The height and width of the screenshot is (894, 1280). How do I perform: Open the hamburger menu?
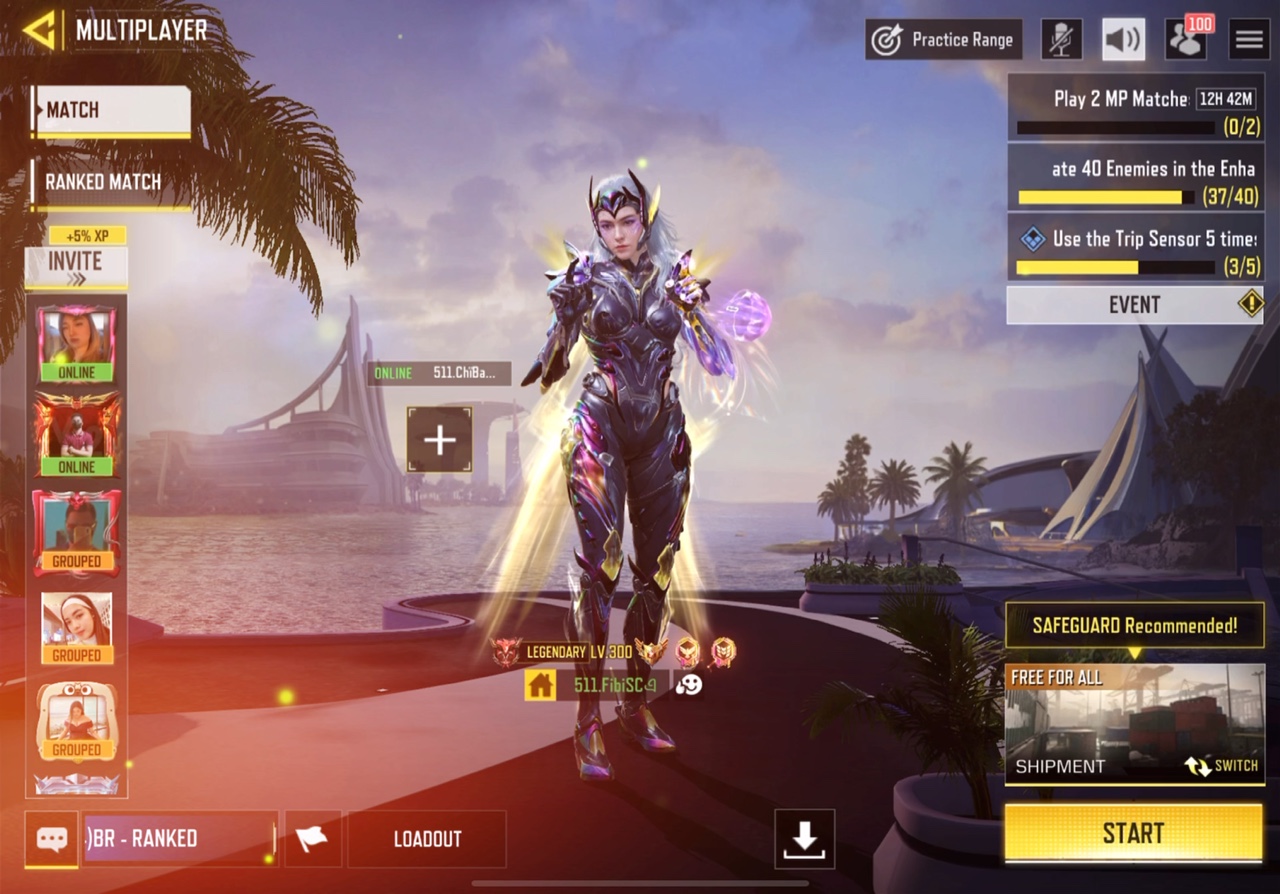1249,40
